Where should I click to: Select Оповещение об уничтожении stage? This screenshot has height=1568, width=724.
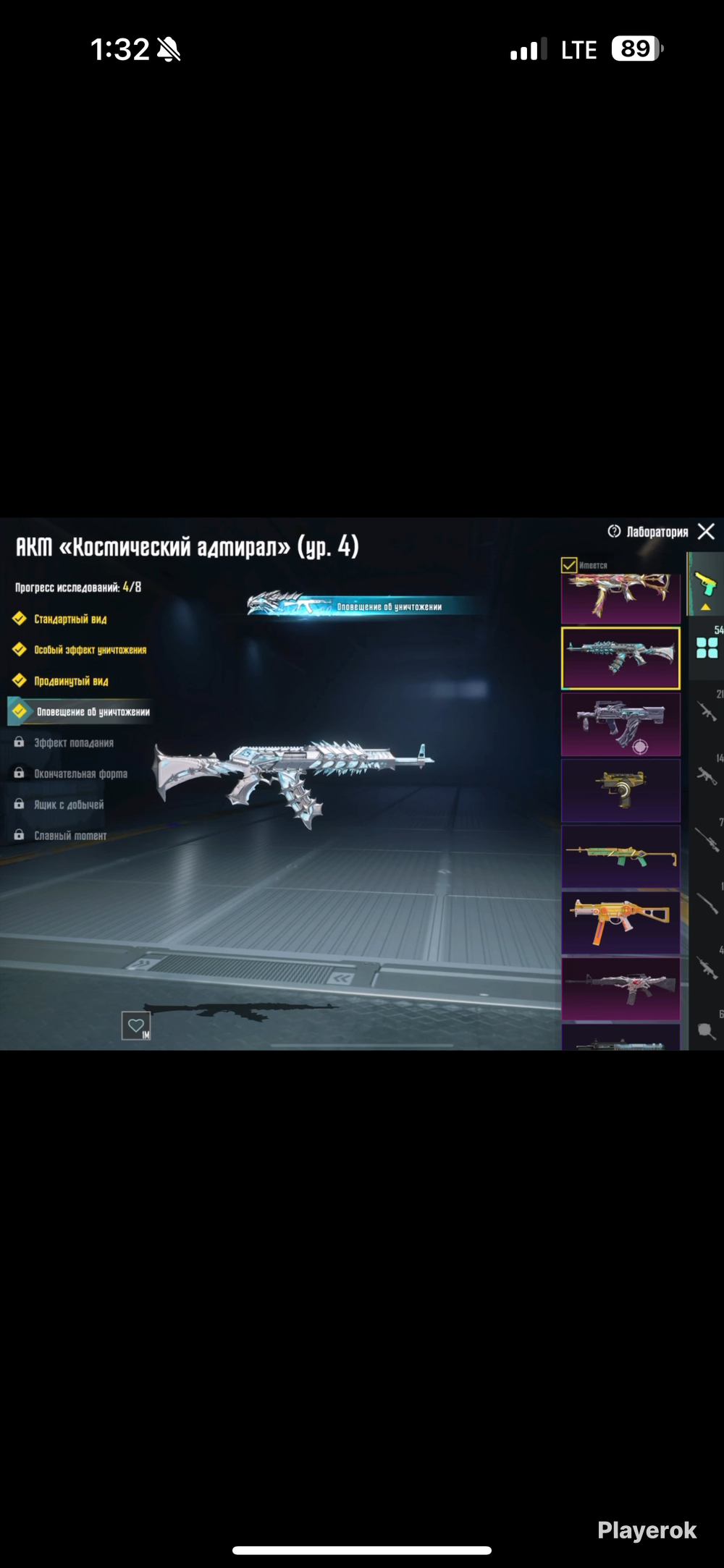93,712
